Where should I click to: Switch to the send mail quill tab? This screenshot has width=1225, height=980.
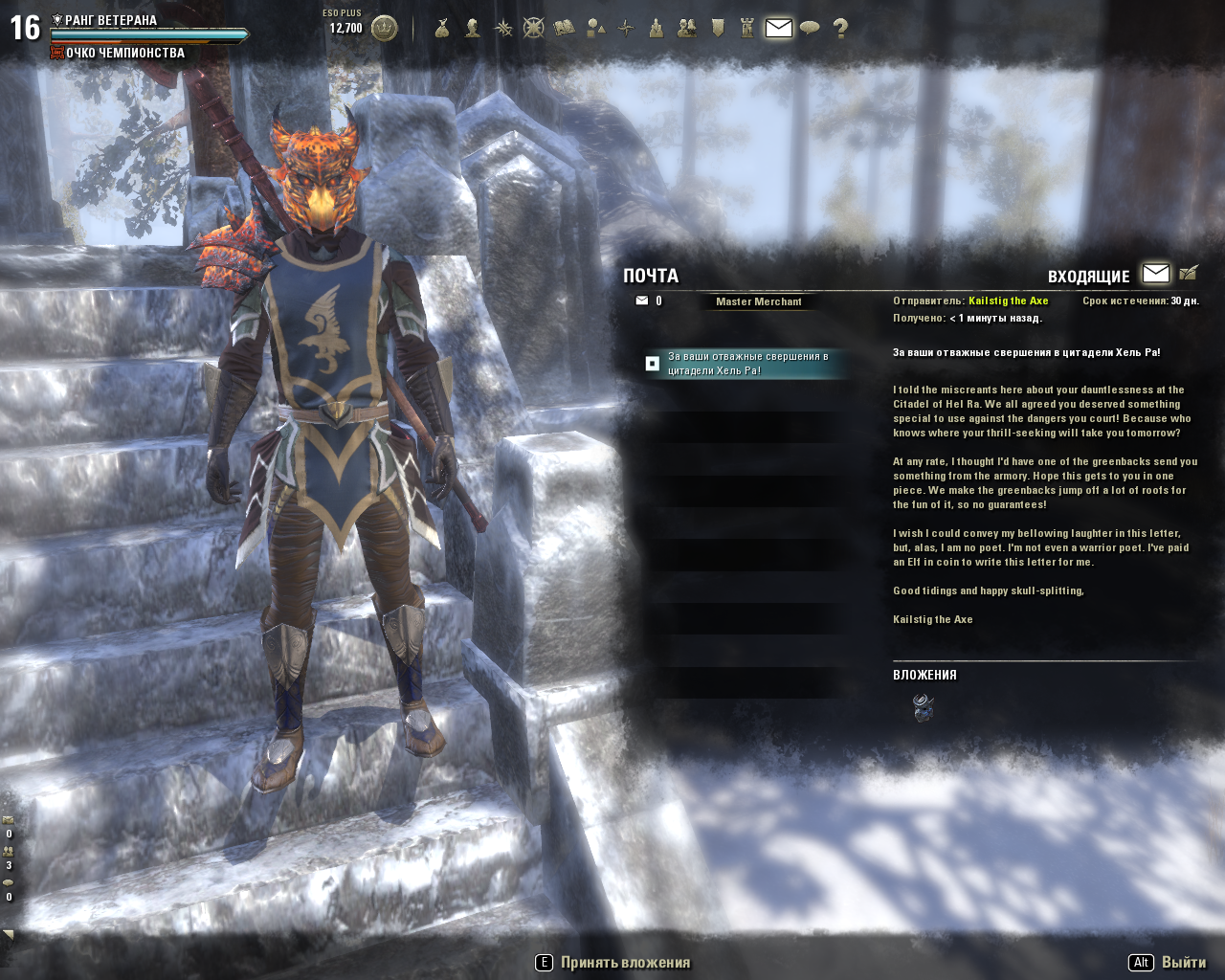click(1189, 274)
